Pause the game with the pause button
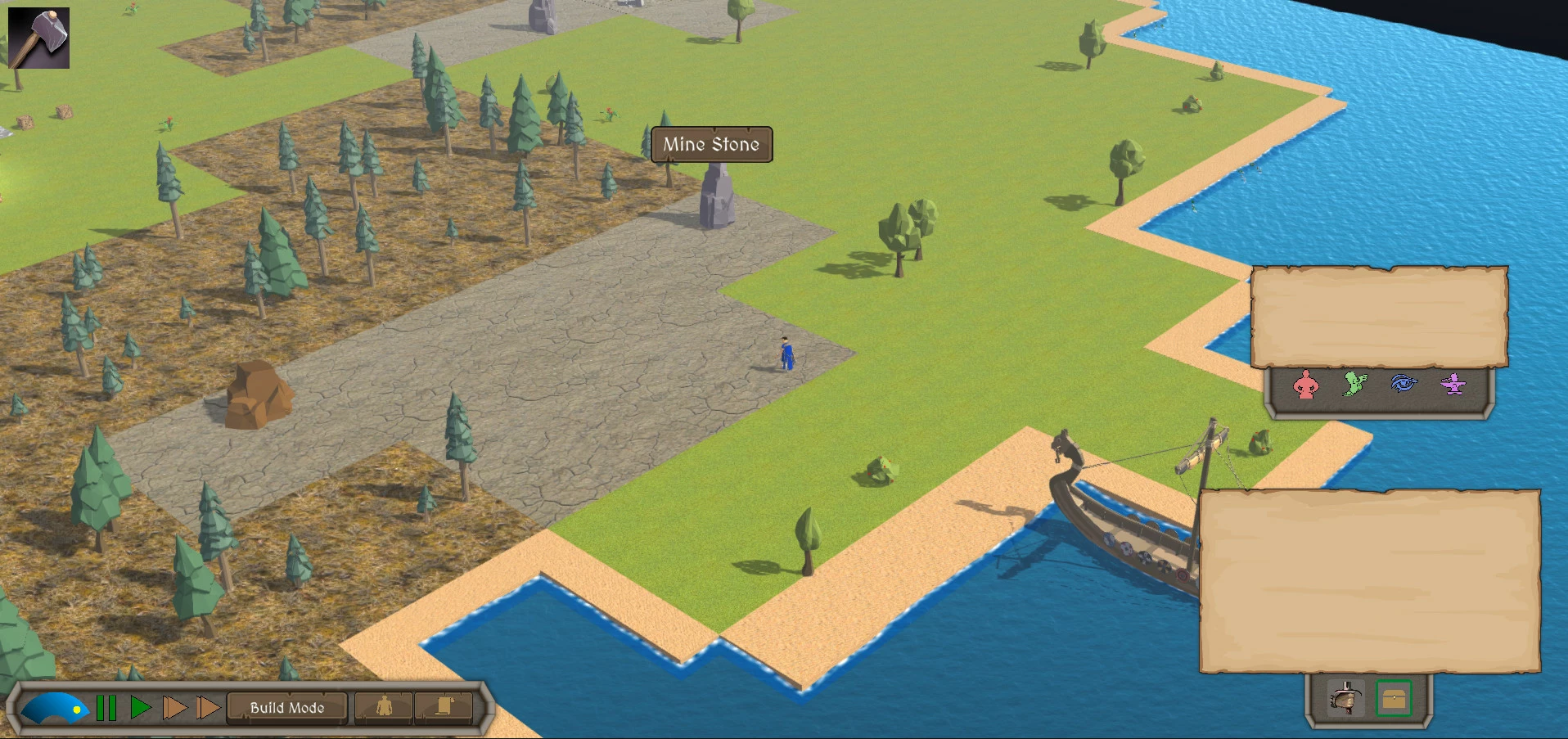The width and height of the screenshot is (1568, 739). [106, 708]
